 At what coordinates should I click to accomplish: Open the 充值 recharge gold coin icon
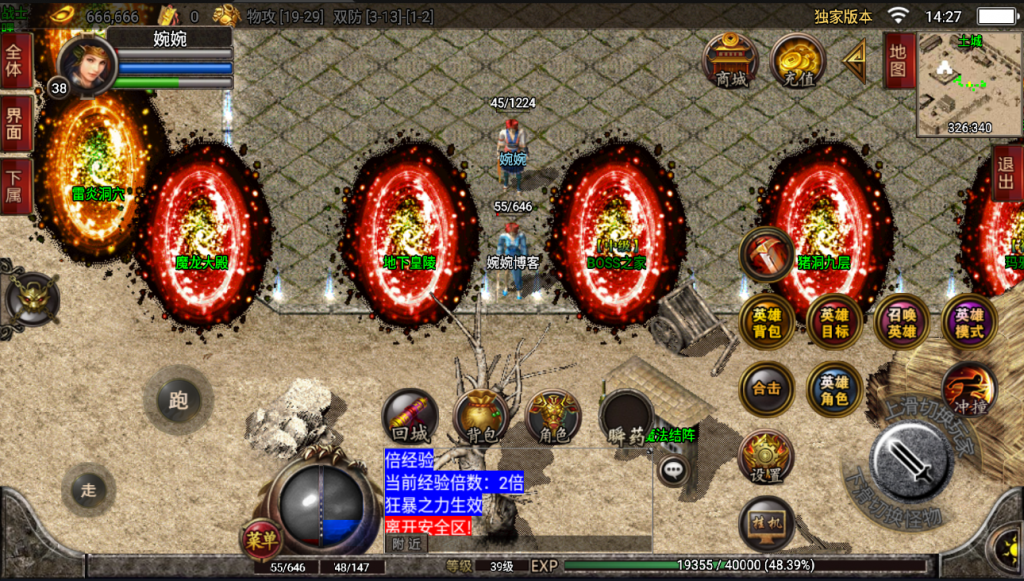pos(797,60)
